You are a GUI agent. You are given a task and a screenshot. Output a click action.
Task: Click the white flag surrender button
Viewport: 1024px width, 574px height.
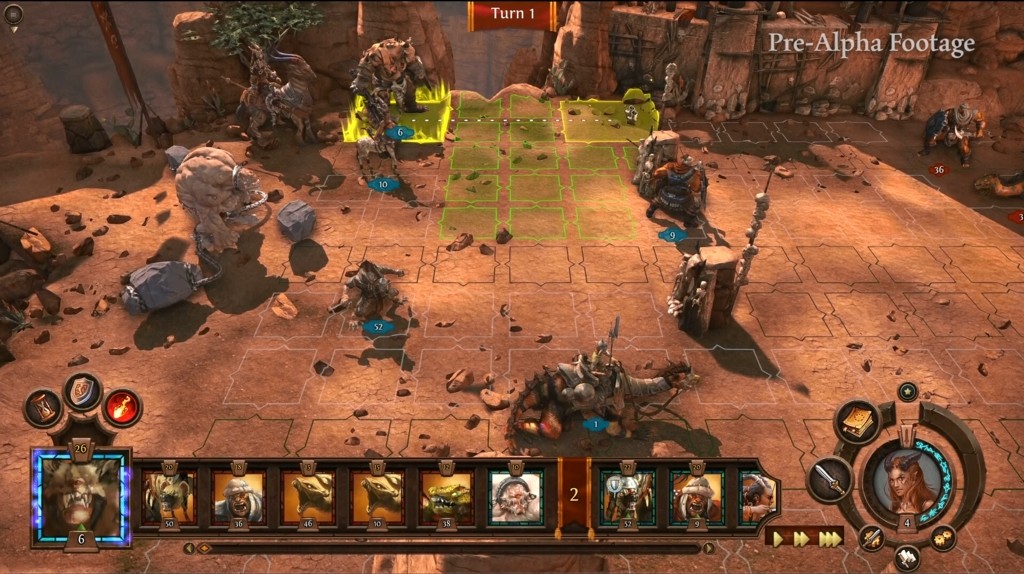pos(908,555)
